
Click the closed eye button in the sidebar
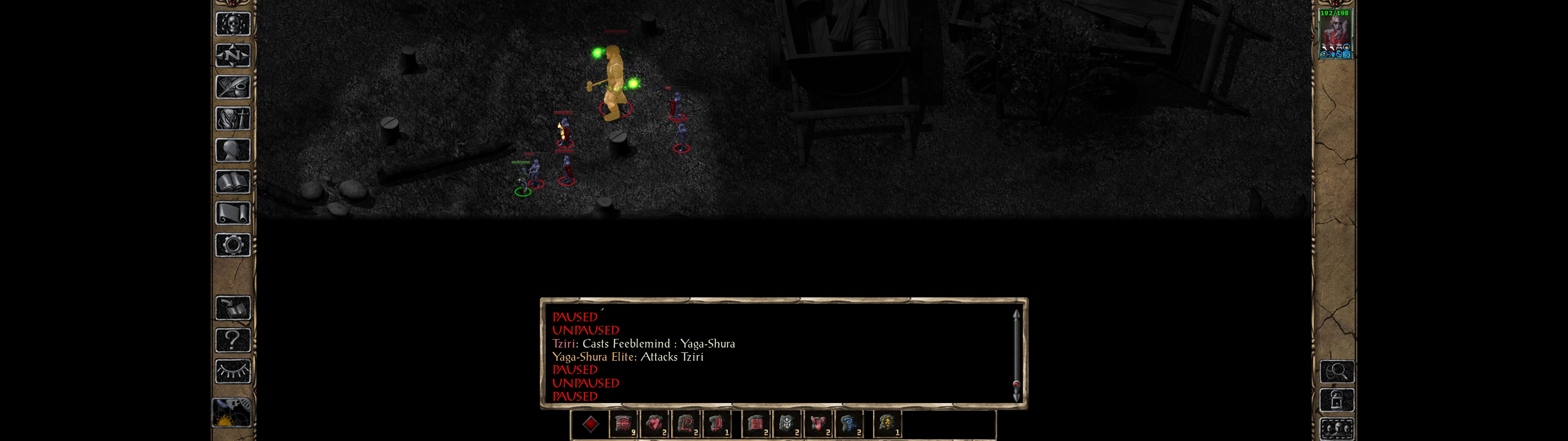(232, 371)
